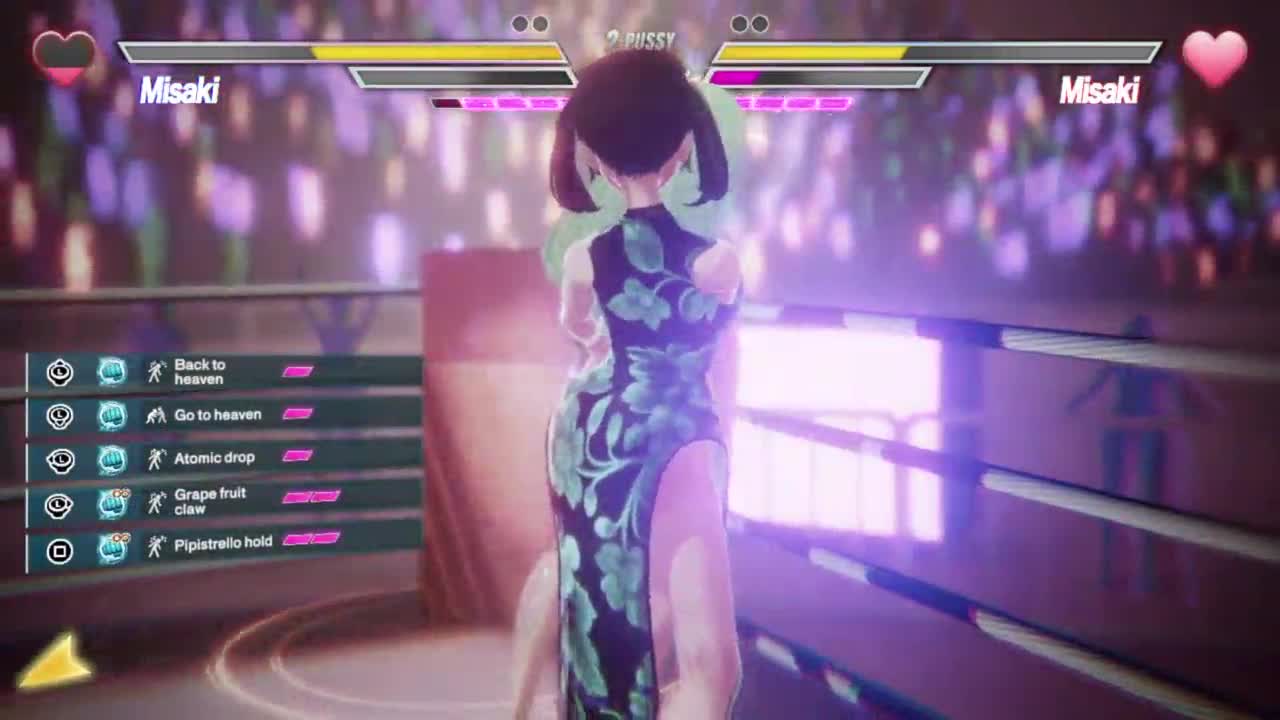The width and height of the screenshot is (1280, 720).
Task: Select the Grape fruit claw move
Action: [210, 501]
